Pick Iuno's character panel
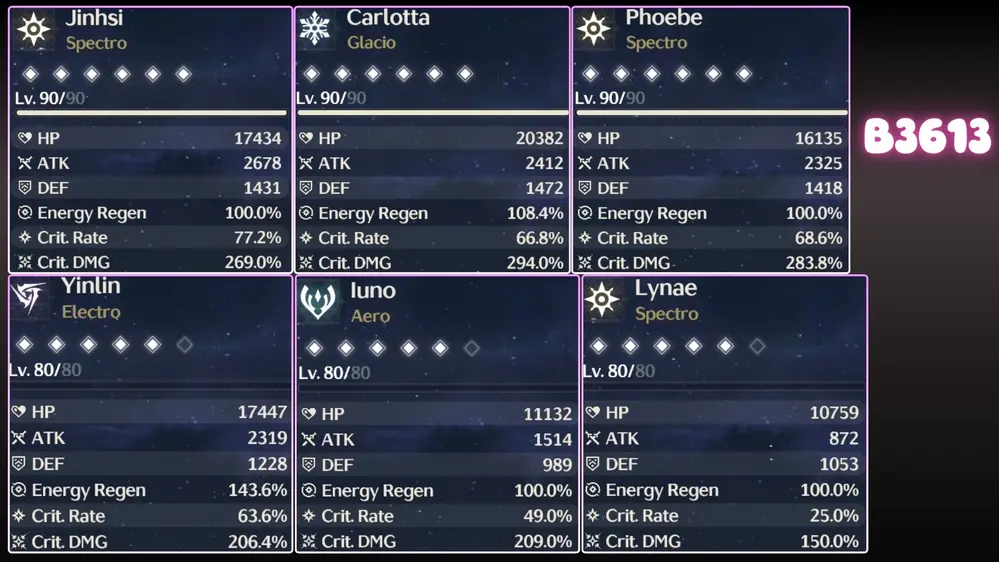Screen dimensions: 999x562 (x=437, y=414)
